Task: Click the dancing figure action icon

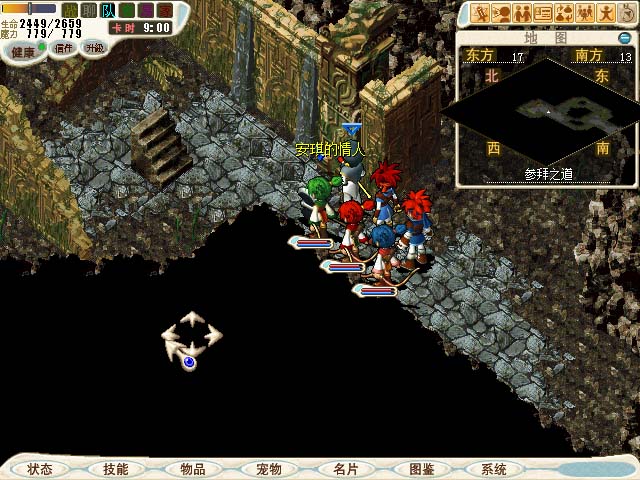Action: point(606,14)
